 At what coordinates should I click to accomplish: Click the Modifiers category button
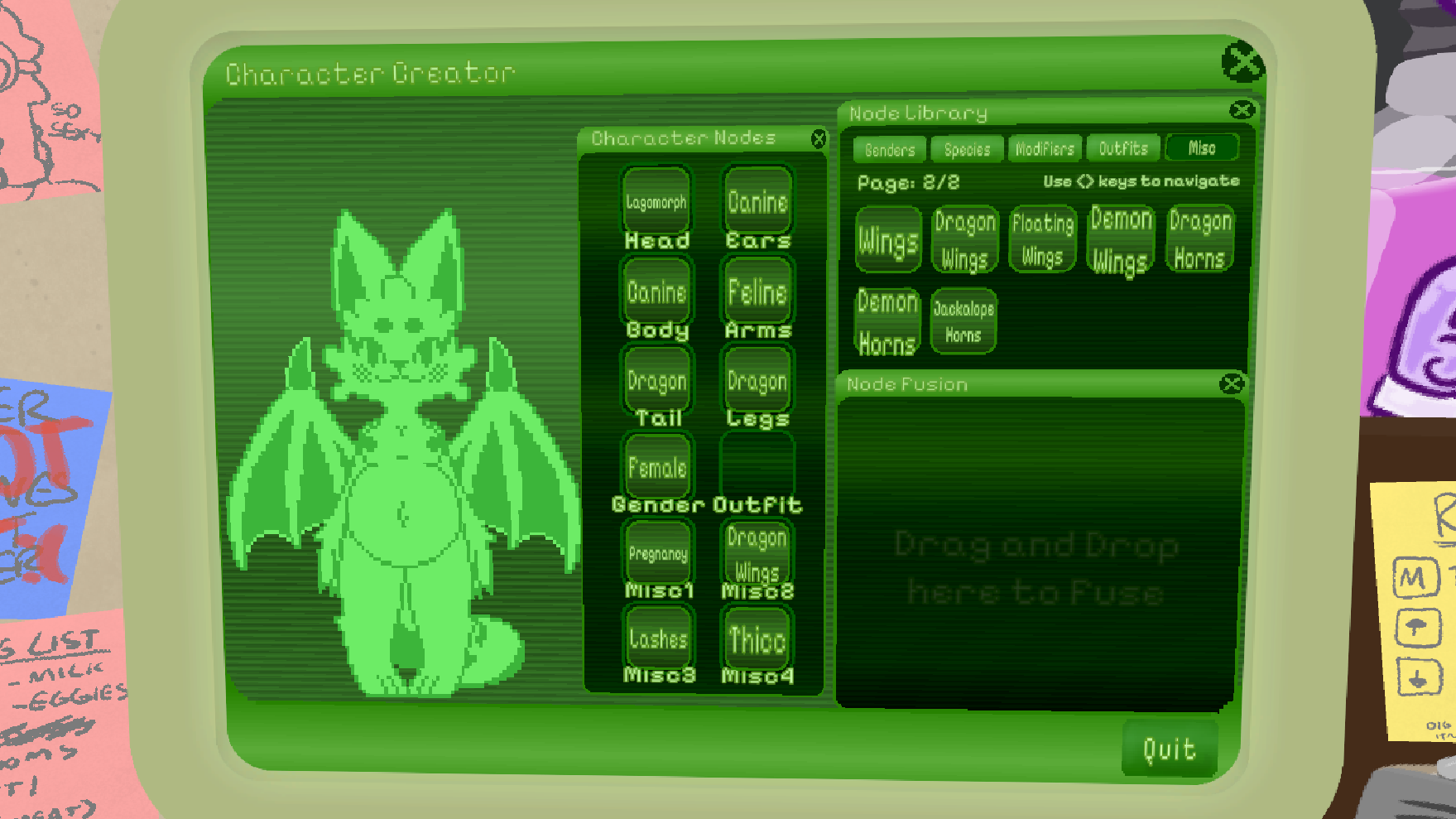point(1044,149)
